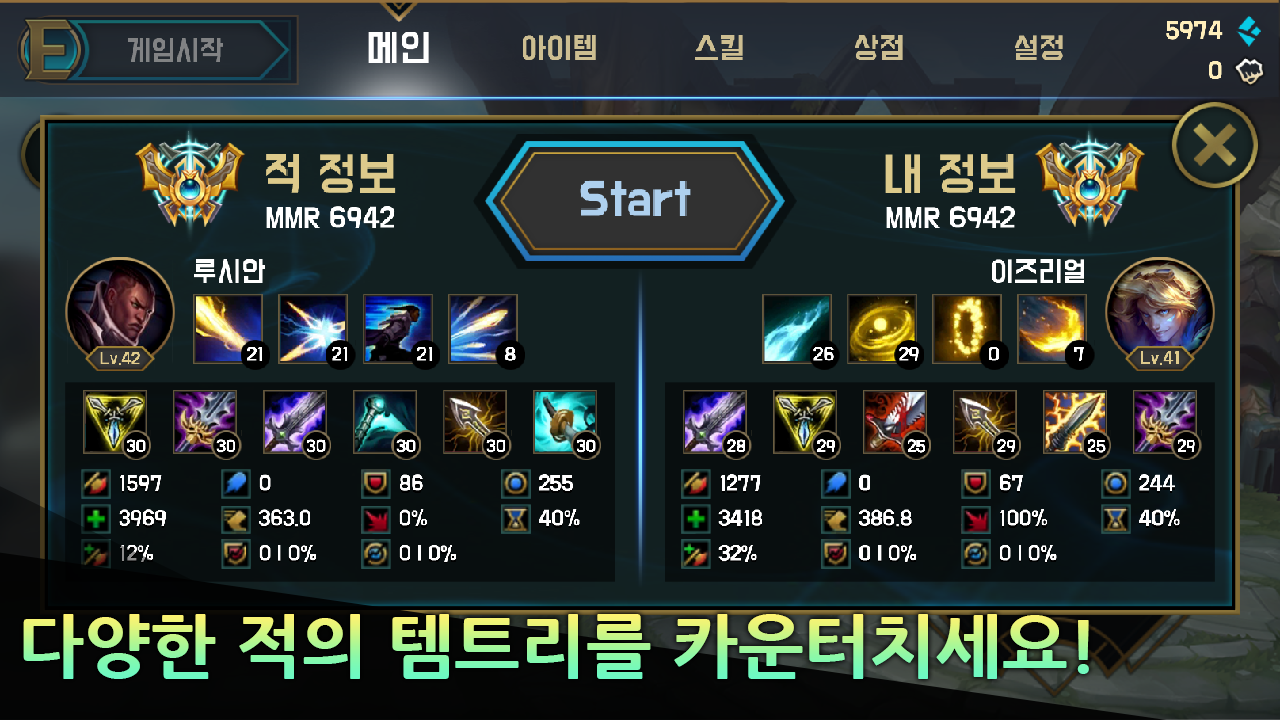The height and width of the screenshot is (720, 1280).
Task: Click the blue gem currency icon showing 5974
Action: click(x=1250, y=30)
